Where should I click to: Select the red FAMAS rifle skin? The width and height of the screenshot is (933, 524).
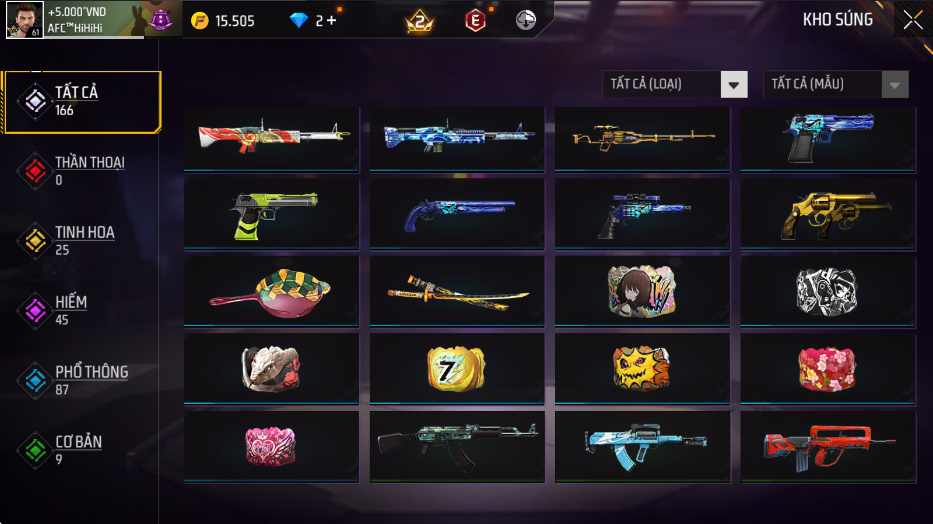click(827, 445)
